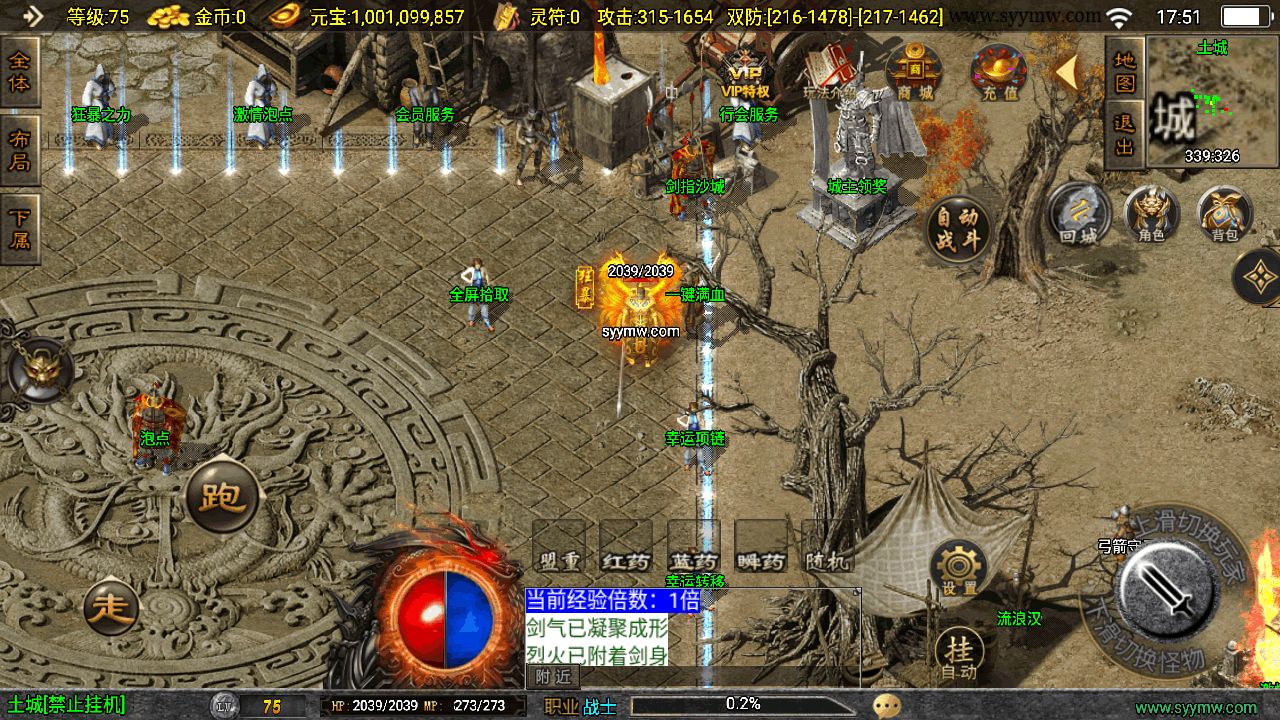1280x720 pixels.
Task: Select the 蓝药 blue potion slot
Action: [x=694, y=547]
